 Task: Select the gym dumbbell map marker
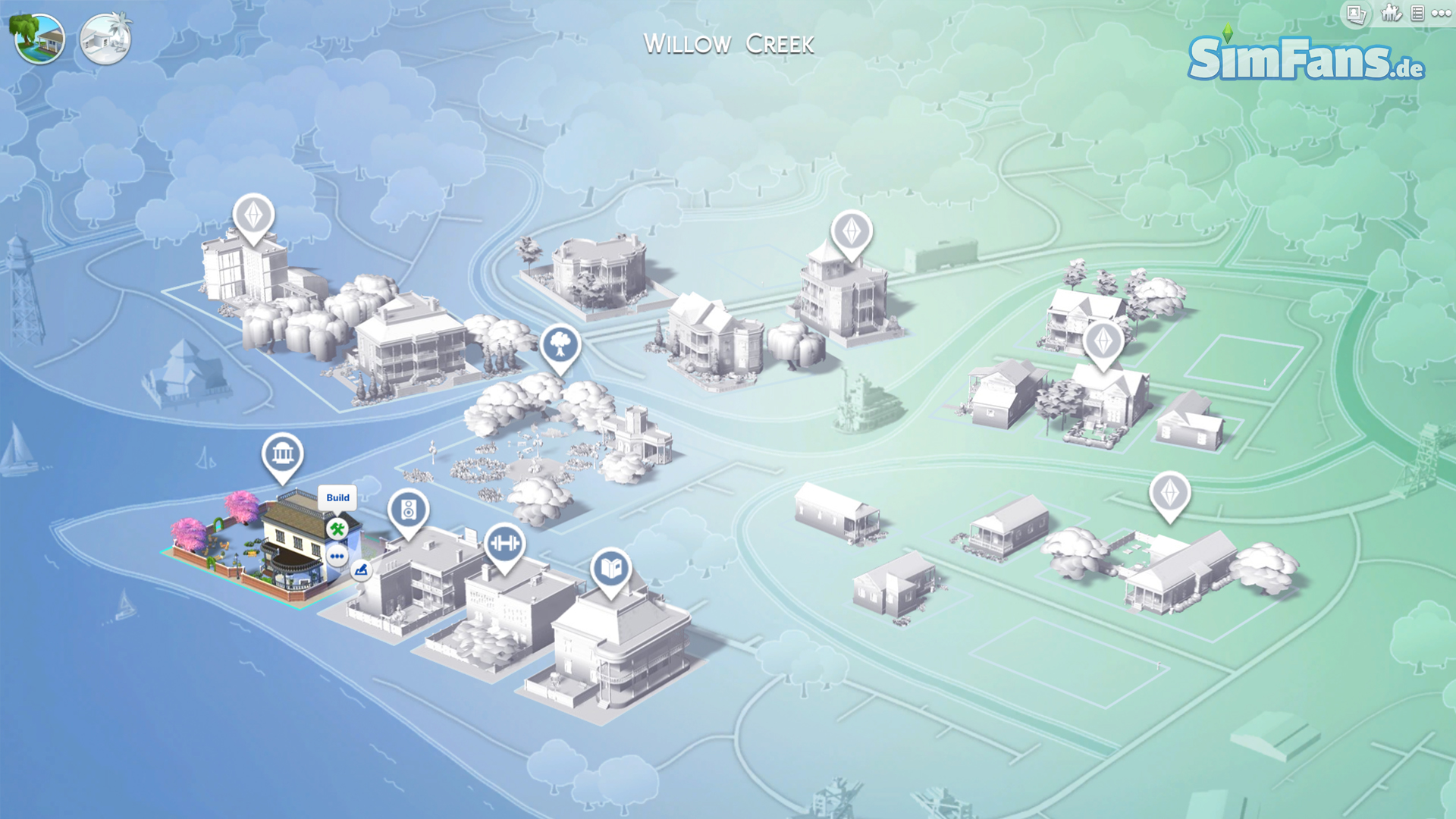(x=504, y=544)
